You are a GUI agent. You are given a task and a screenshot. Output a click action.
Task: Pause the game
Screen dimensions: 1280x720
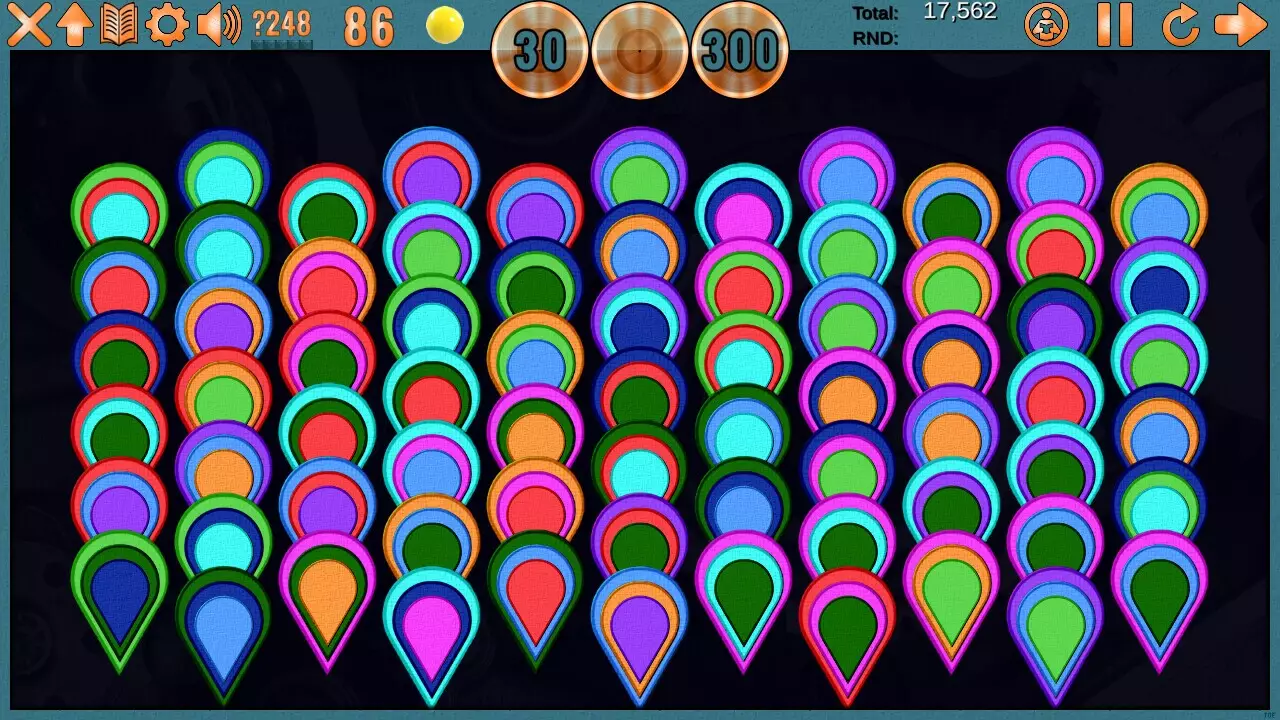pos(1115,27)
